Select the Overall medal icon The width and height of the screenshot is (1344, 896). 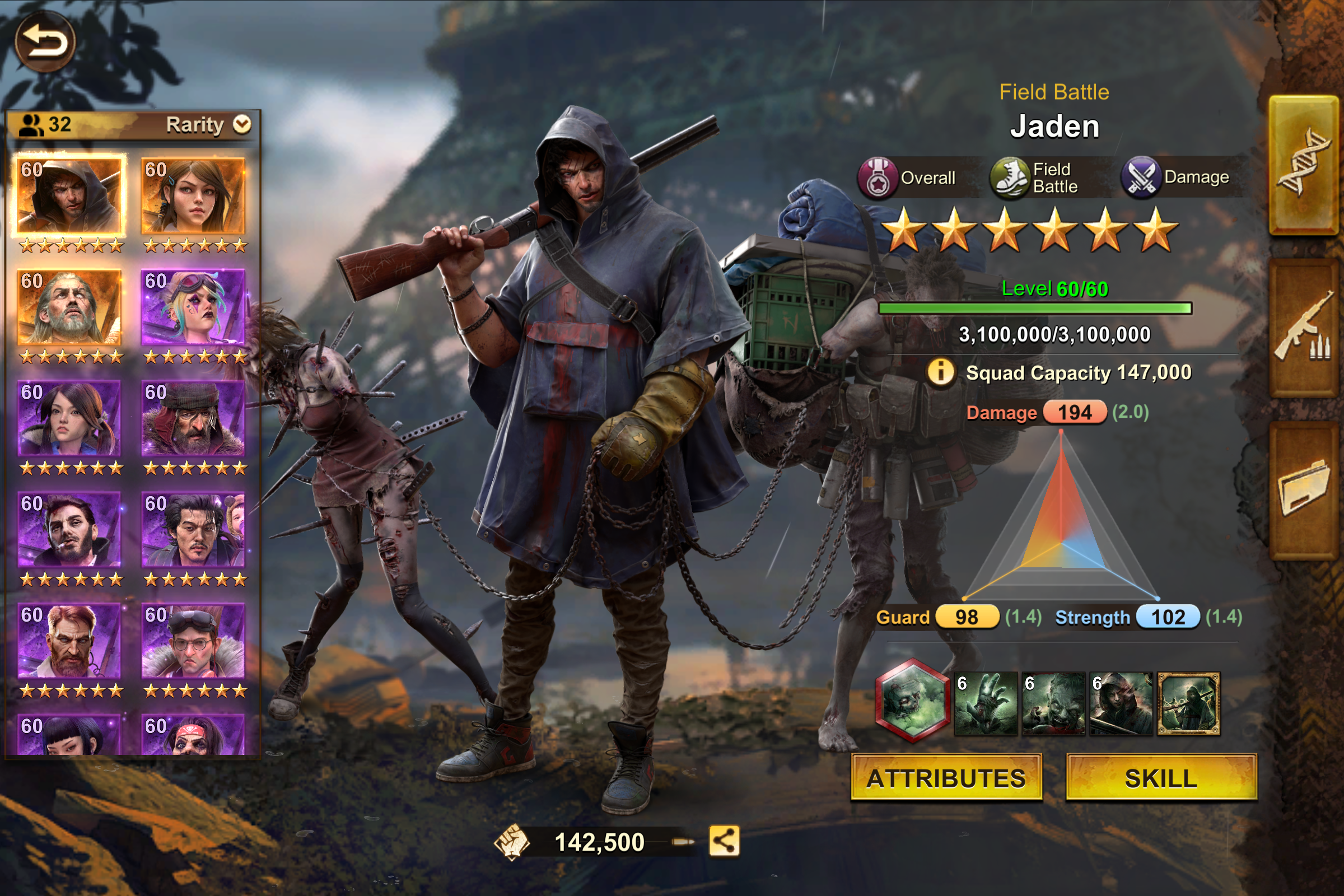pyautogui.click(x=880, y=177)
